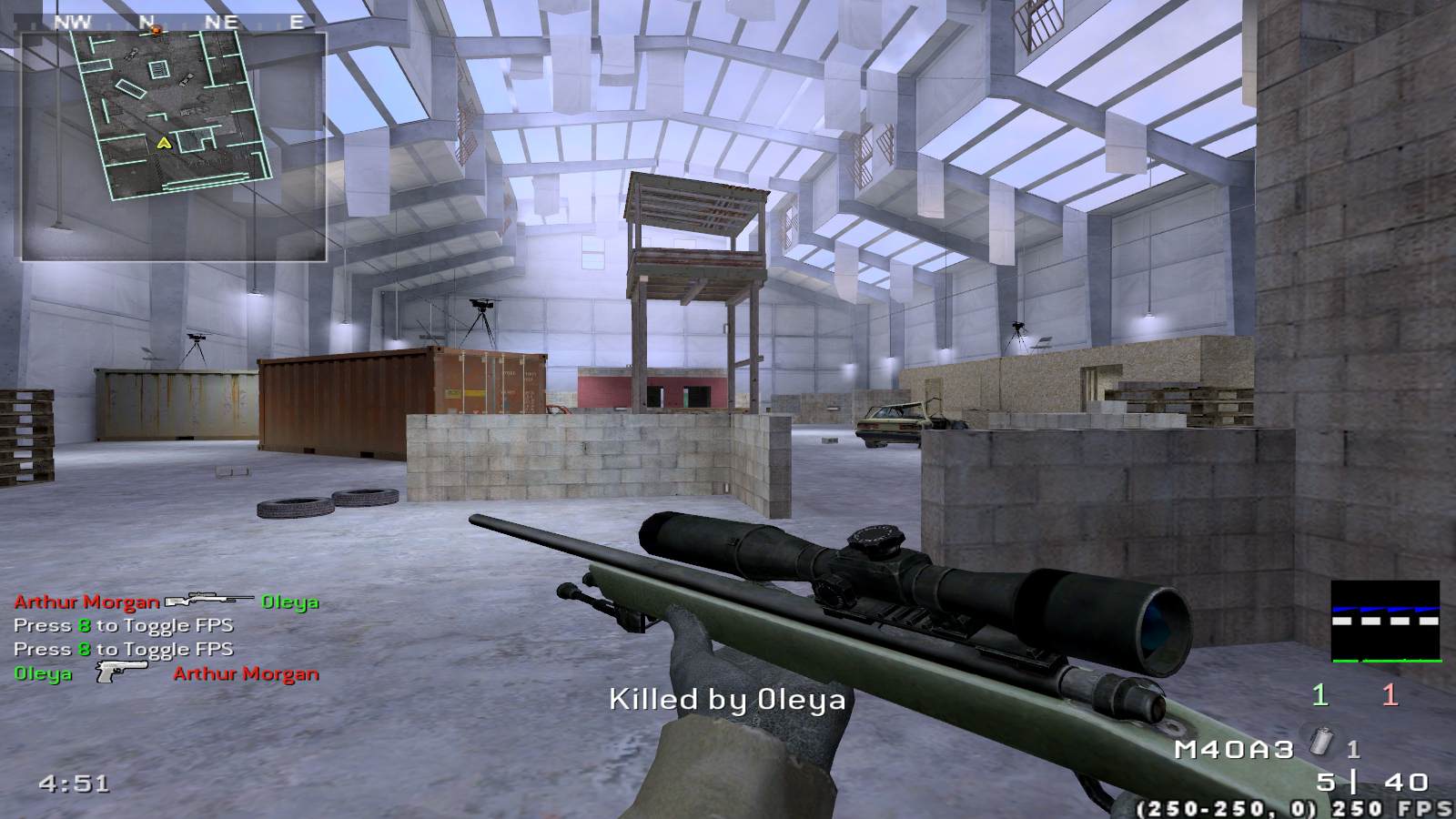The height and width of the screenshot is (819, 1456).
Task: Click the grenade icon near ammo
Action: pos(1320,743)
